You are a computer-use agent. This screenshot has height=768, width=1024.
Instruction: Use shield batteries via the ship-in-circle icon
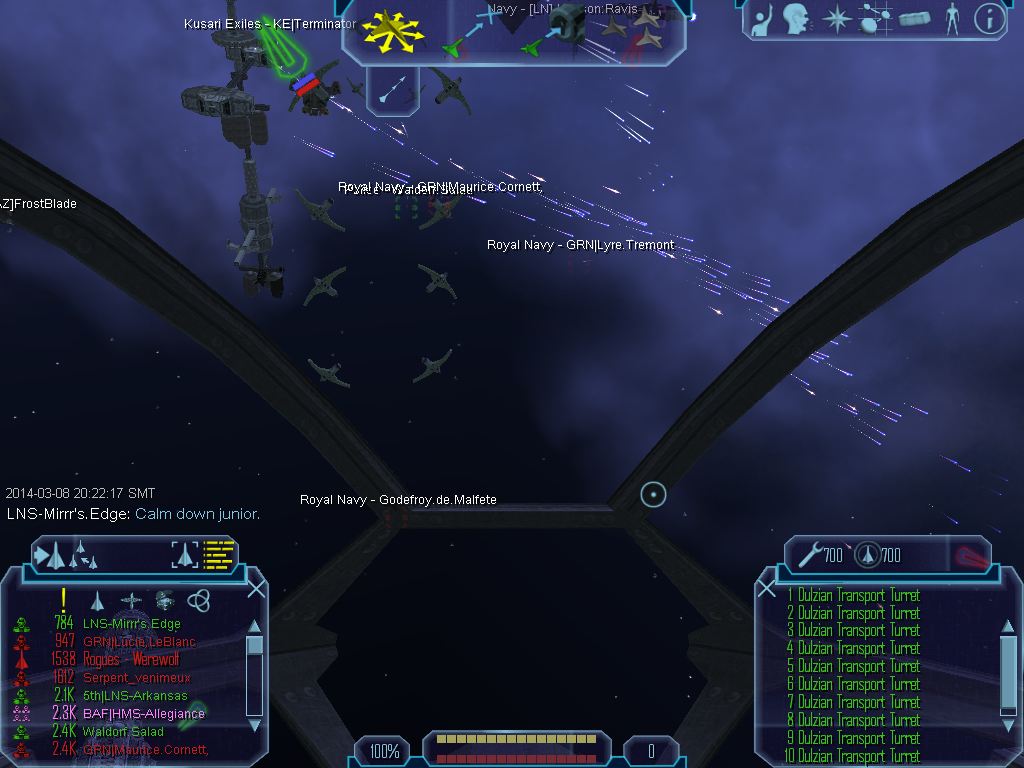pos(866,554)
